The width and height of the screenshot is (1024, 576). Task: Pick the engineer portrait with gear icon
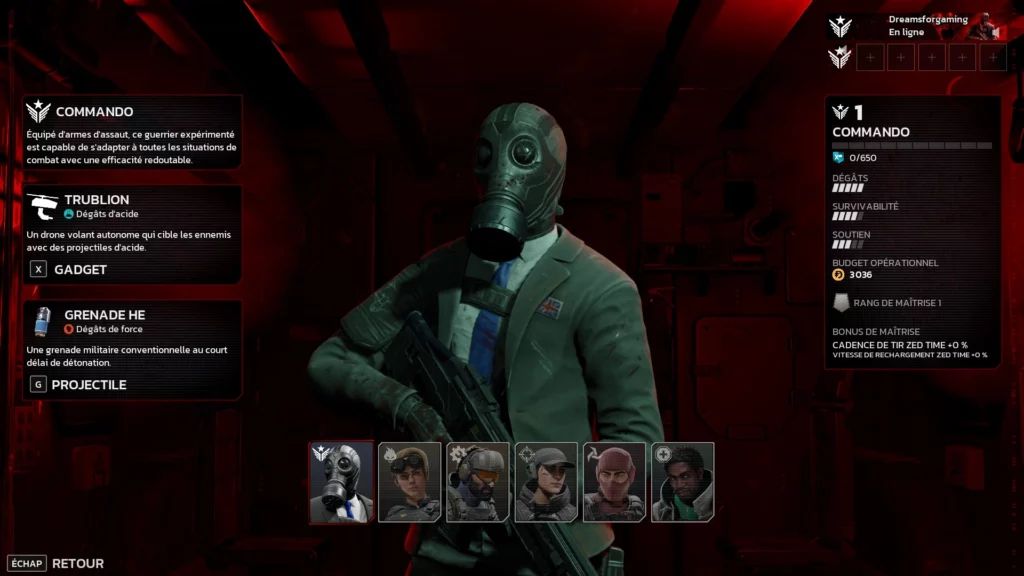478,482
